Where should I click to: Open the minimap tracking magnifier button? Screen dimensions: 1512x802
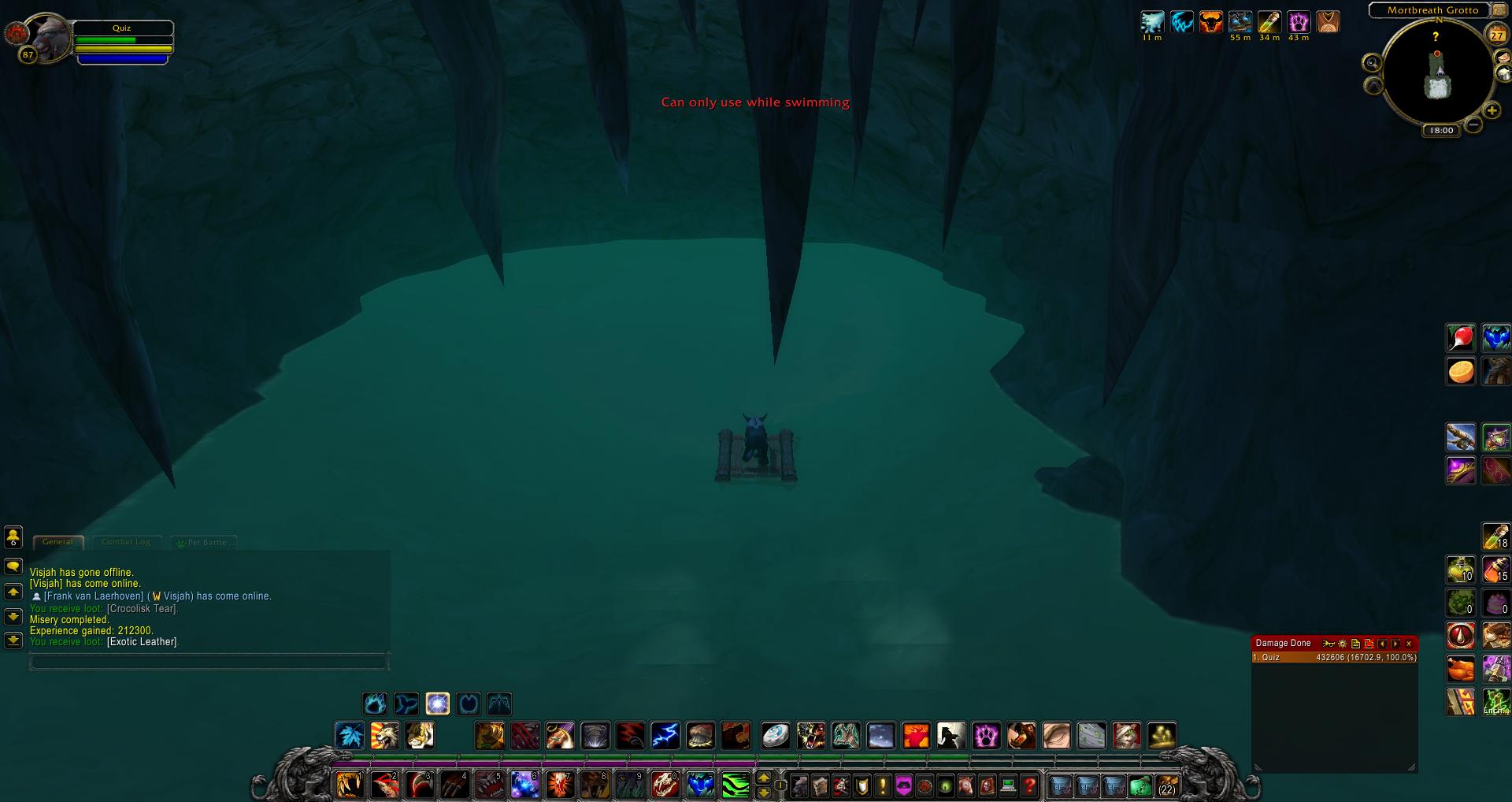click(1373, 63)
